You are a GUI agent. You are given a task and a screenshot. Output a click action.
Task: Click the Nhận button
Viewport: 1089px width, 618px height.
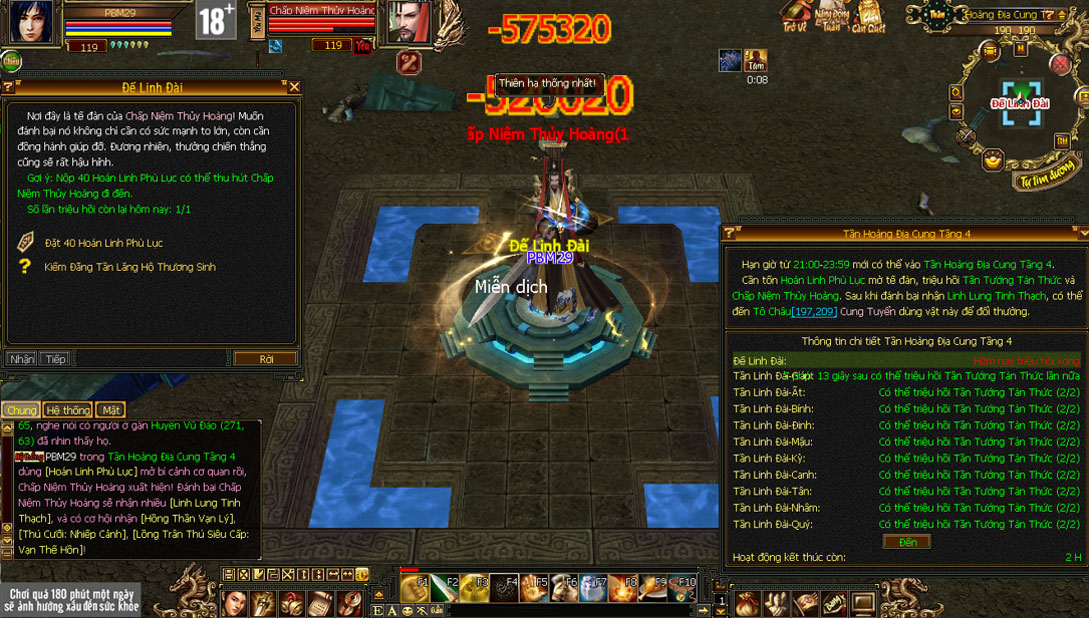tap(21, 359)
